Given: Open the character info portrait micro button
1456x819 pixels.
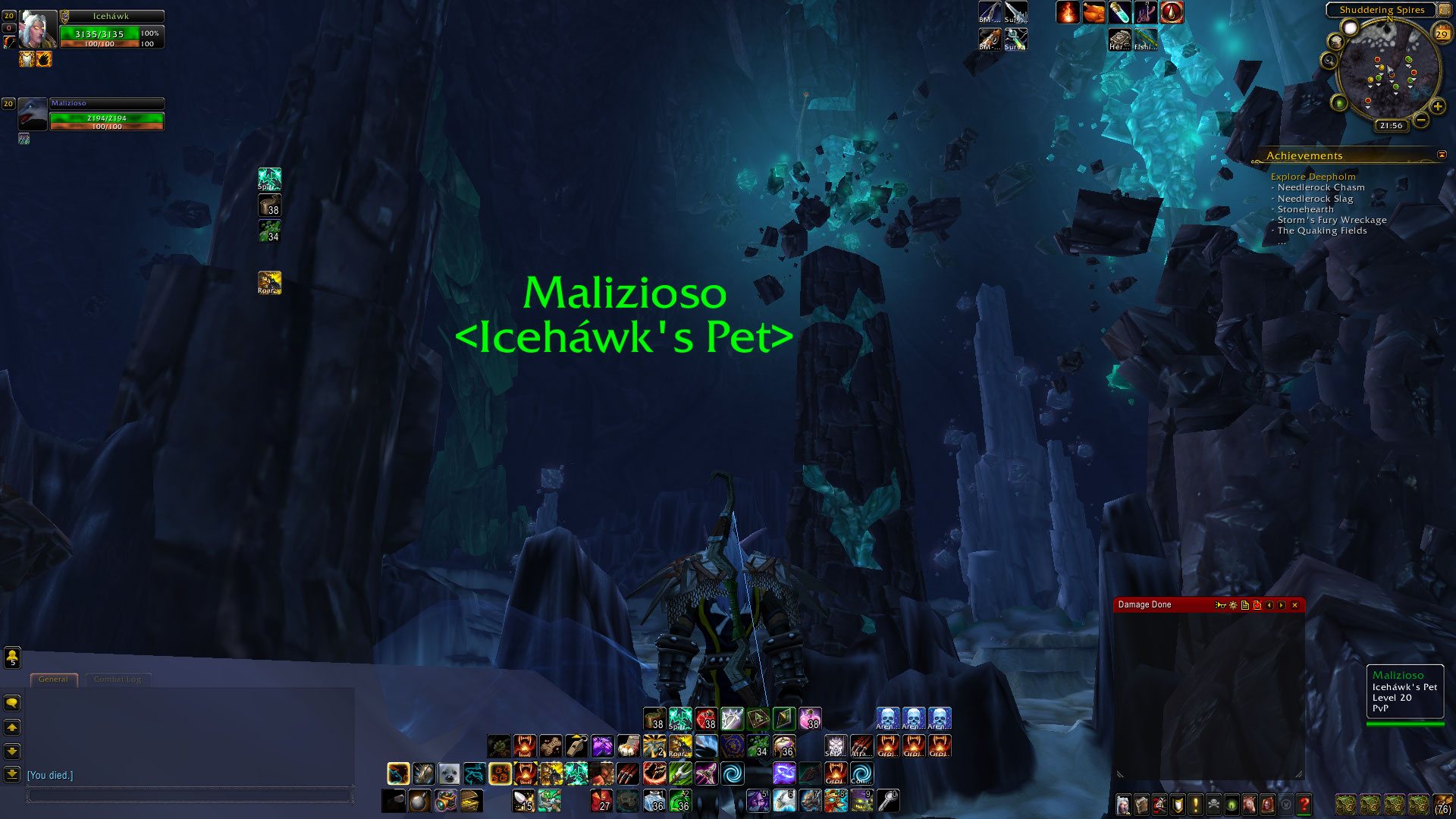Looking at the screenshot, I should point(1123,804).
